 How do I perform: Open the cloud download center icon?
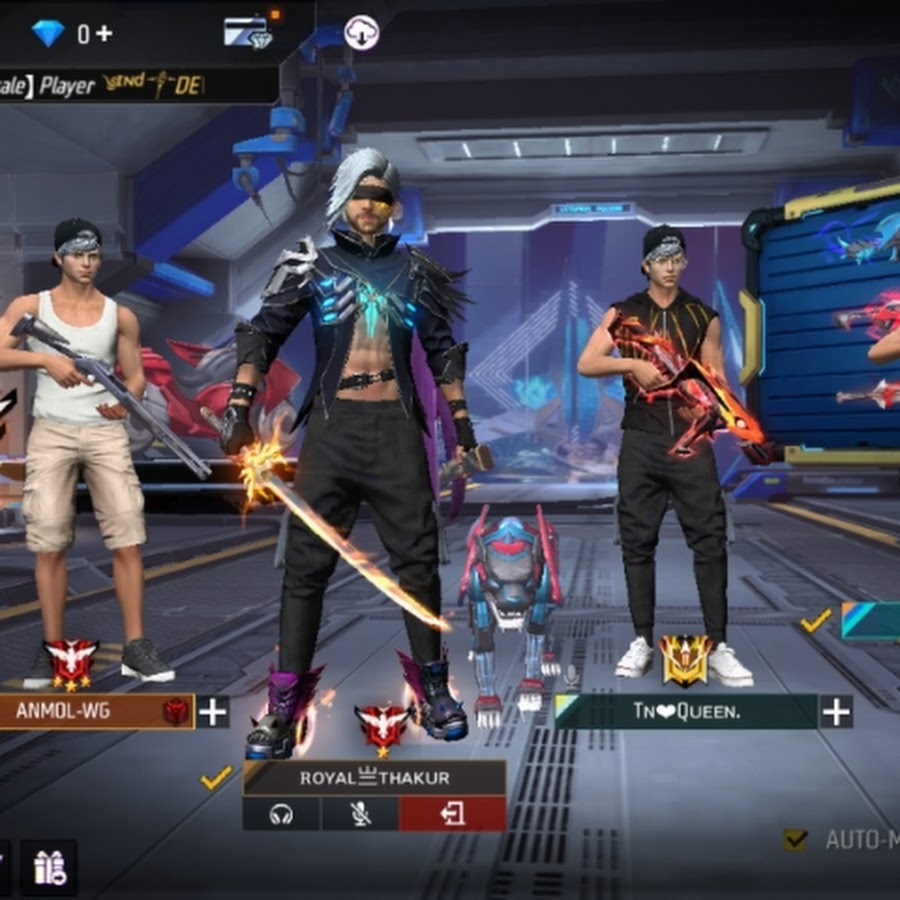pyautogui.click(x=361, y=33)
